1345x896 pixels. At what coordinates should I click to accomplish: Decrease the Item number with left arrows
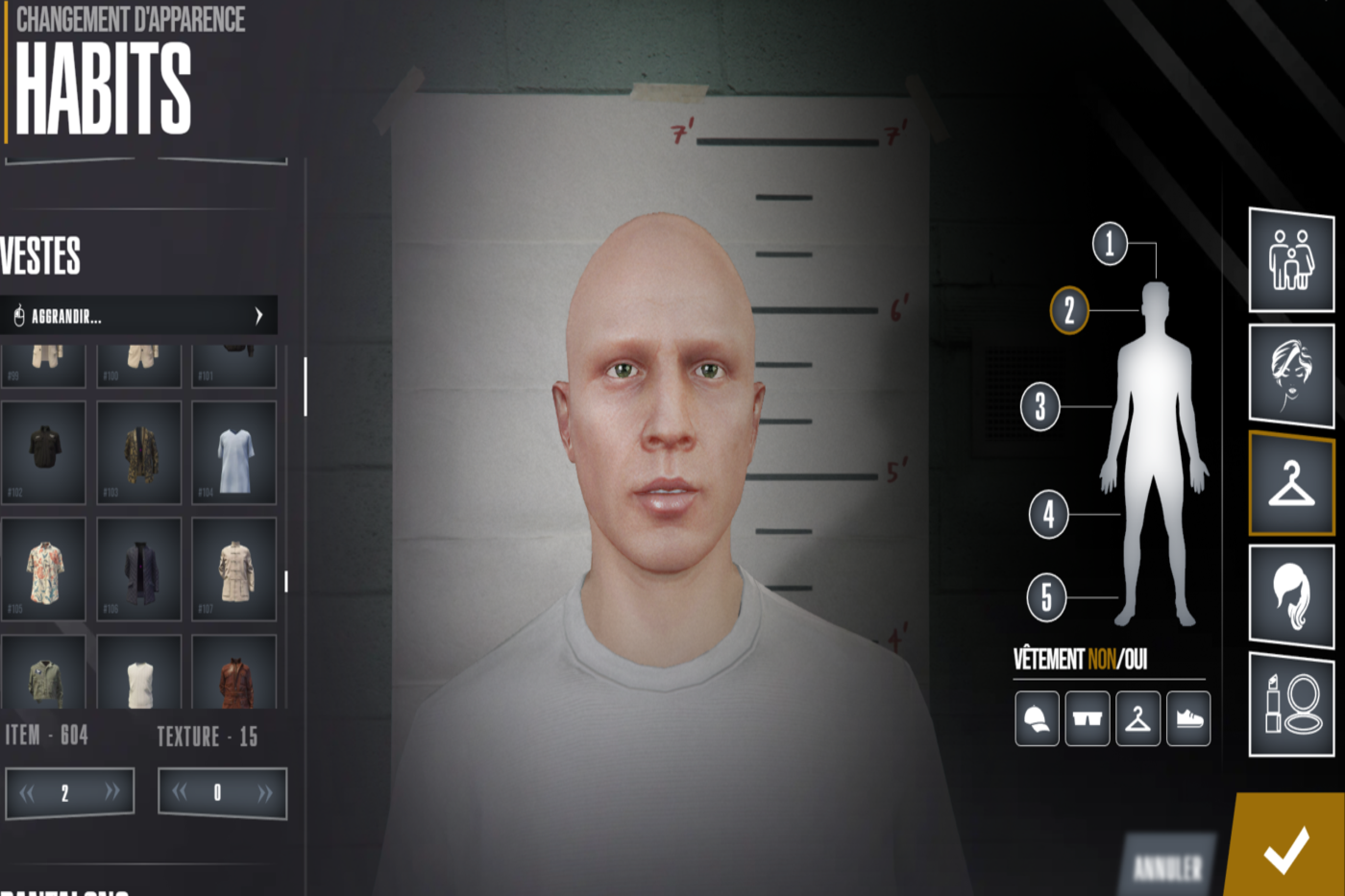(27, 792)
